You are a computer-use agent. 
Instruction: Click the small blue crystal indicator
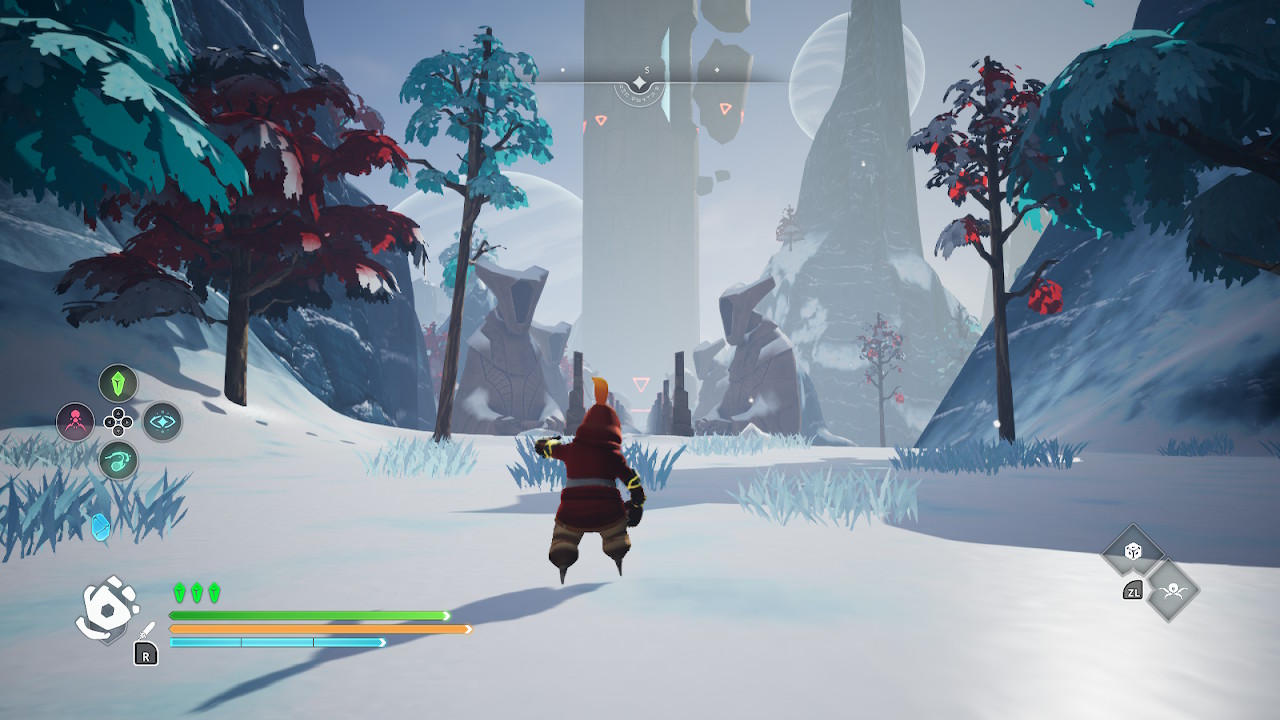click(100, 527)
